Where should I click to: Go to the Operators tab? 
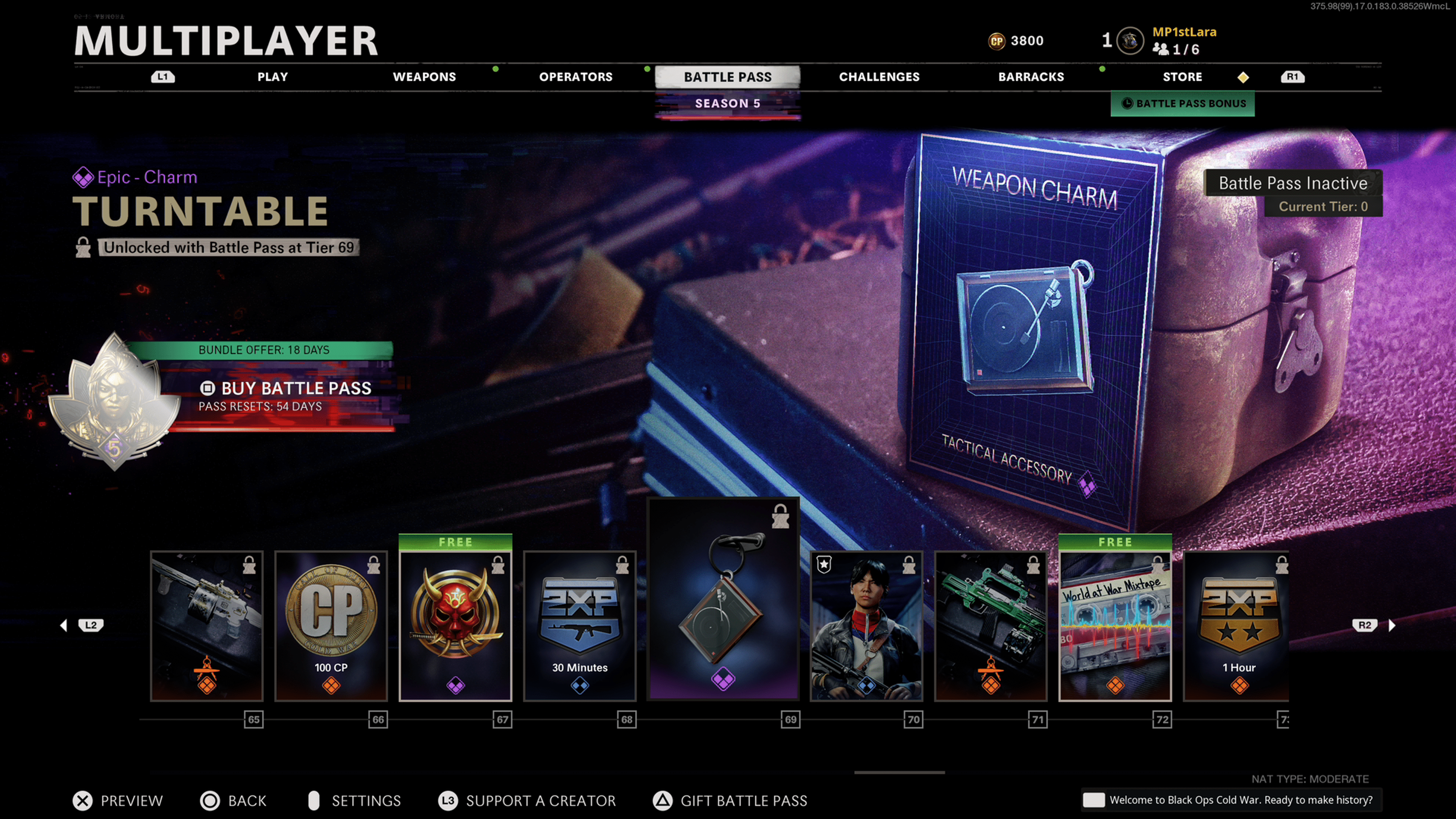point(576,77)
